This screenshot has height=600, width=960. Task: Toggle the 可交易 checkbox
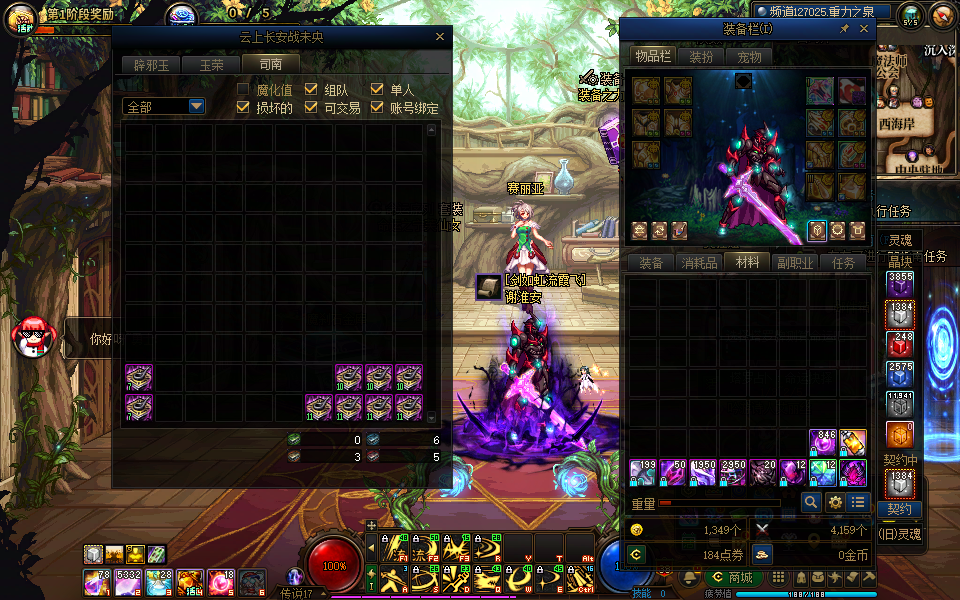click(311, 107)
